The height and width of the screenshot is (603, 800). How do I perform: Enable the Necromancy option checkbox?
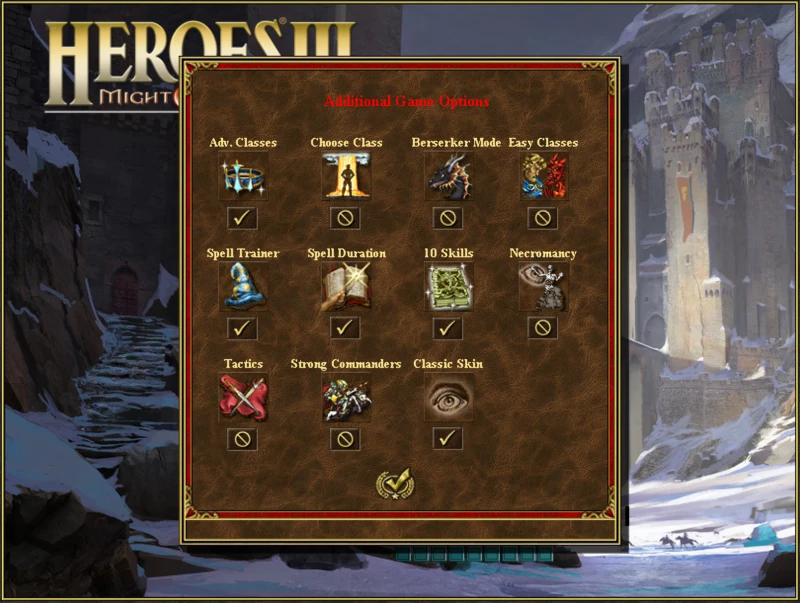[543, 328]
